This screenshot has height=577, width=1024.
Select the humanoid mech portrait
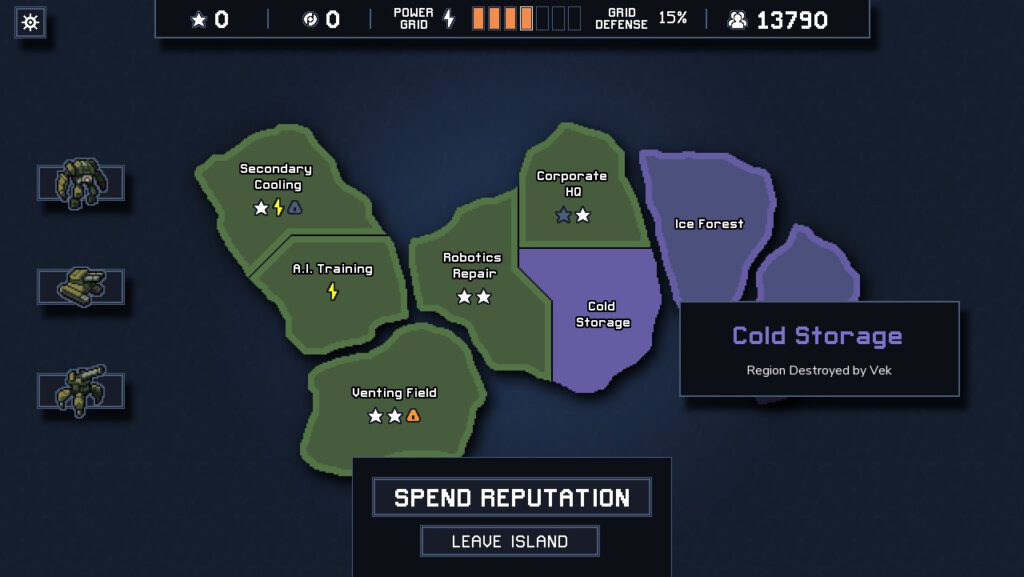(81, 183)
